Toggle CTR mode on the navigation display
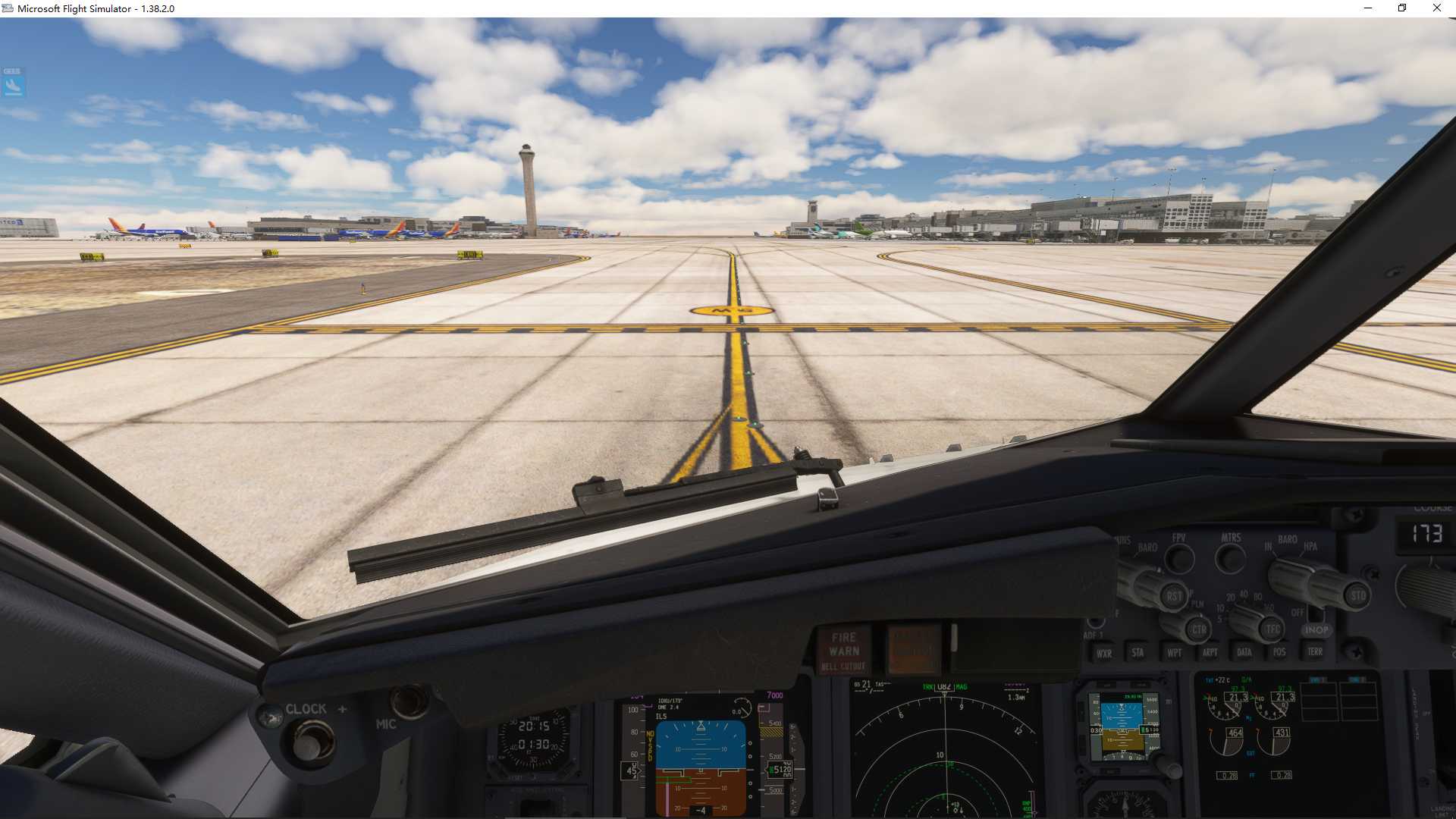 (1198, 629)
